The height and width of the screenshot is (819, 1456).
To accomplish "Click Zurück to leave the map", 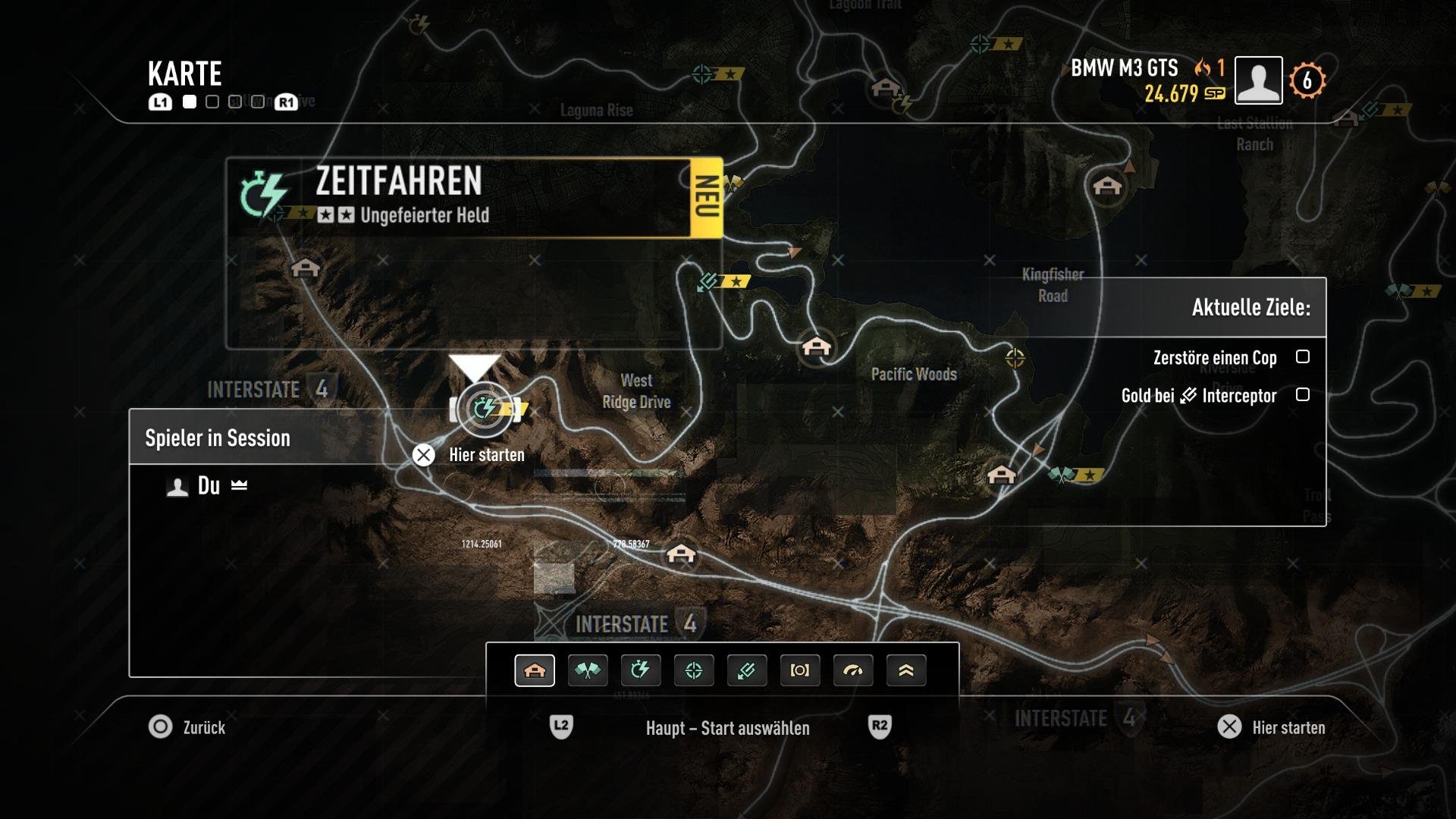I will click(190, 728).
